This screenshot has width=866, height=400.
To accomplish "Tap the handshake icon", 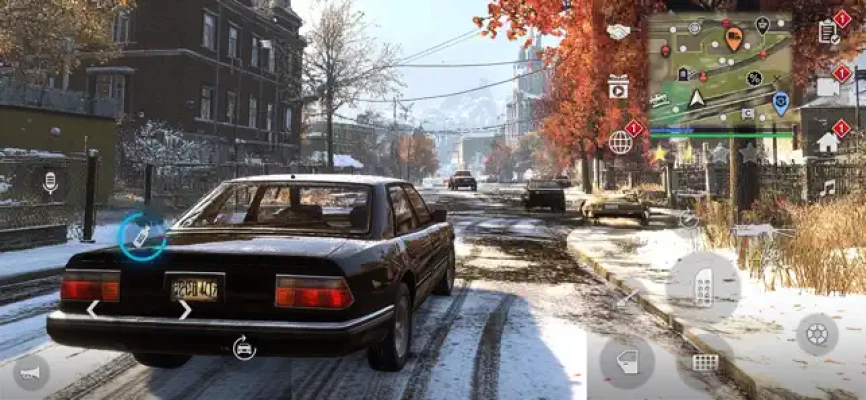I will (619, 32).
